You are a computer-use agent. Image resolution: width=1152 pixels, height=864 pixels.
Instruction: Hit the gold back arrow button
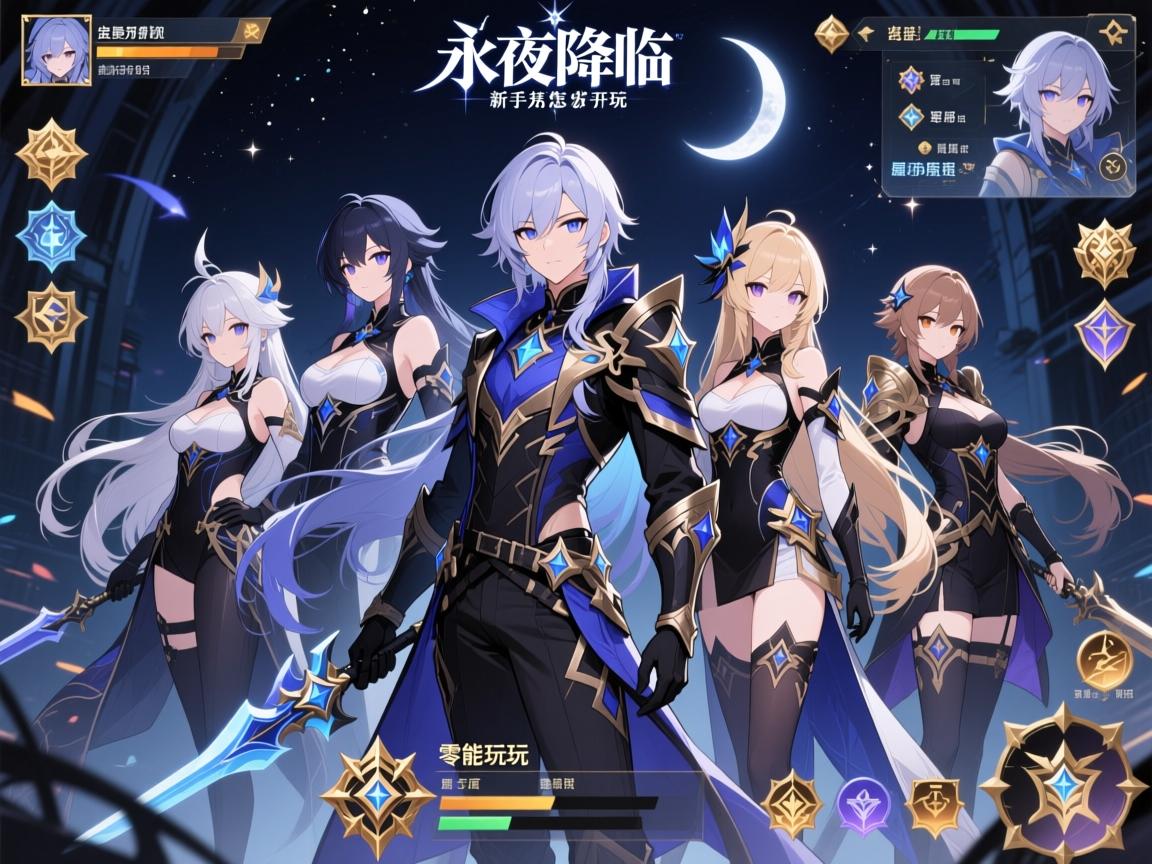(866, 34)
